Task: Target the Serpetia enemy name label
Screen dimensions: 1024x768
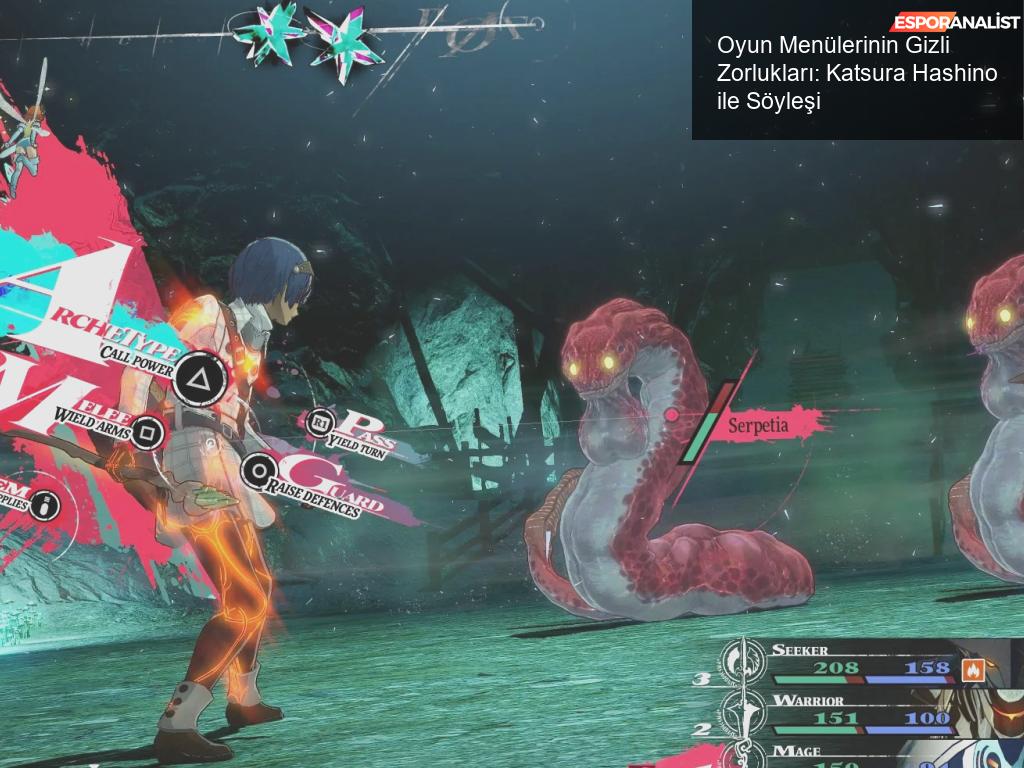Action: pyautogui.click(x=758, y=424)
